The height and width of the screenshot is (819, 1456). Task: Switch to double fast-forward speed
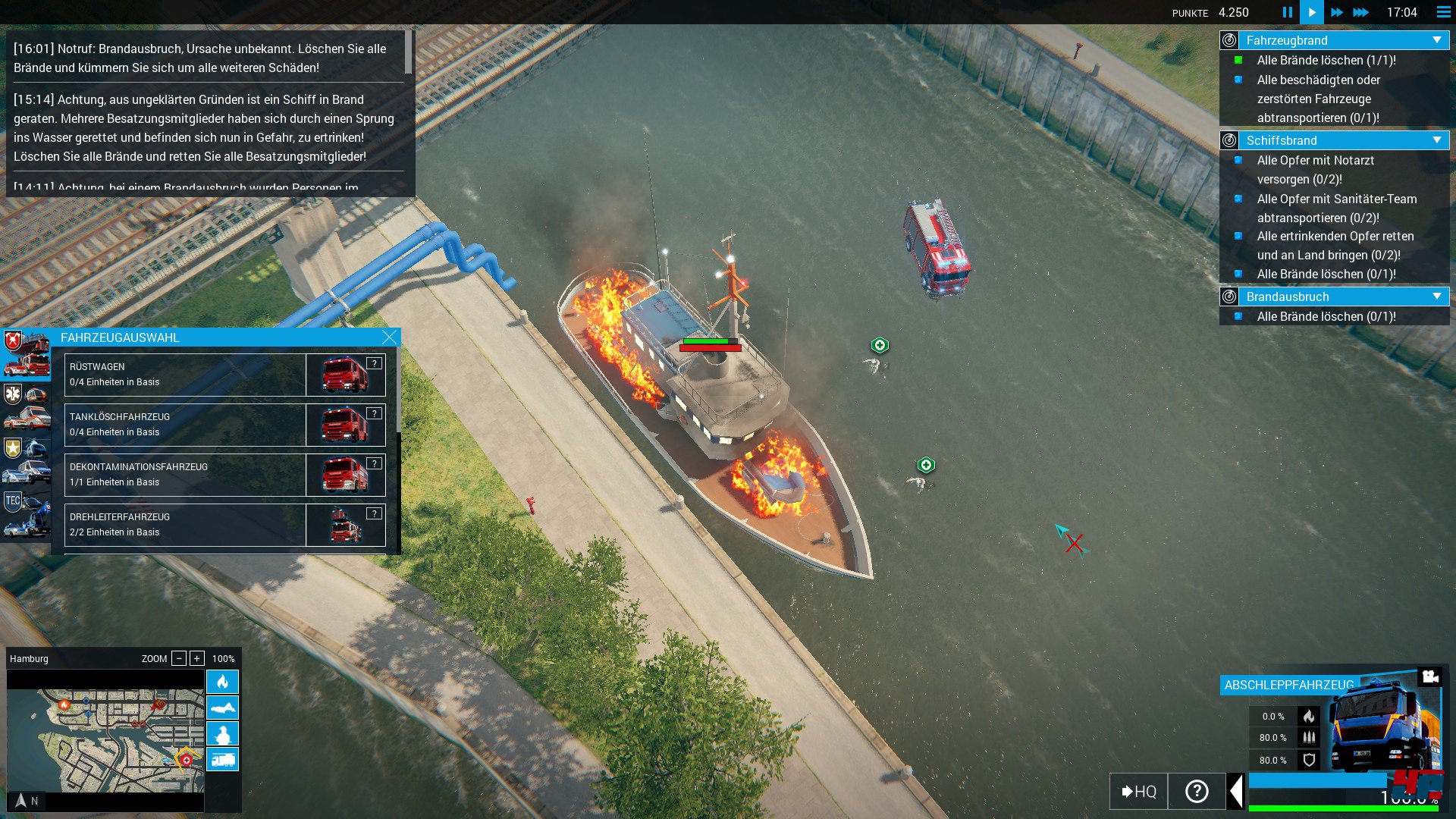(x=1336, y=12)
